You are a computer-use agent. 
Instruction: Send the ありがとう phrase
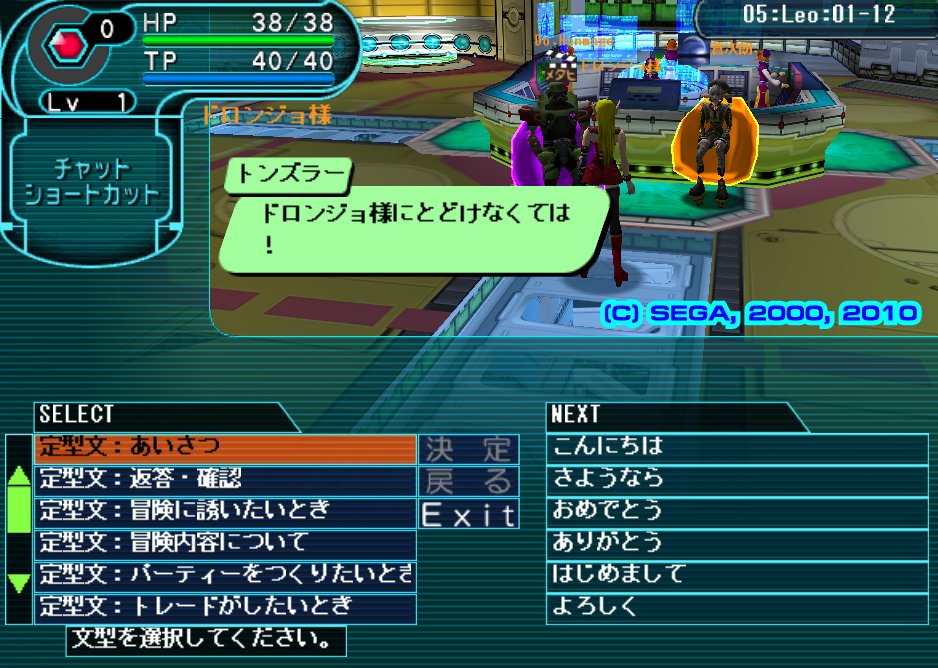pyautogui.click(x=737, y=542)
